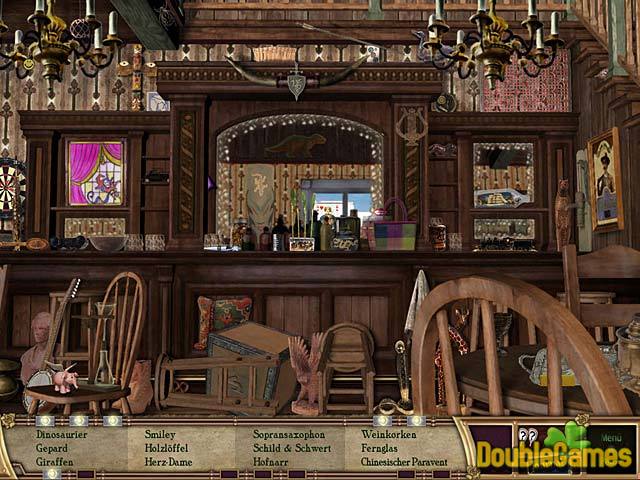The height and width of the screenshot is (480, 640).
Task: Select Gepard in the object list
Action: pos(52,449)
